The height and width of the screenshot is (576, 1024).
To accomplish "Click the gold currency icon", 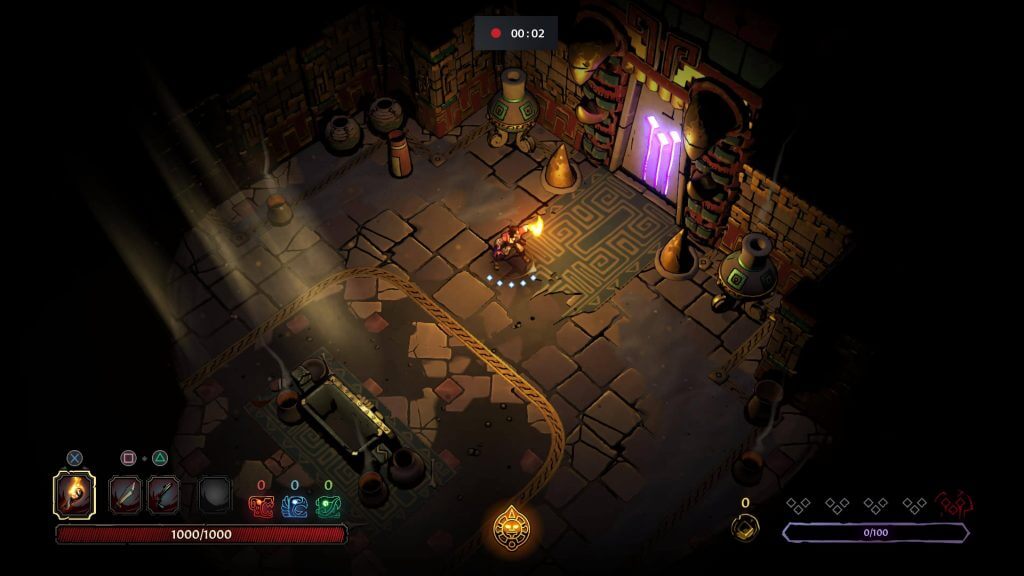I will 744,526.
